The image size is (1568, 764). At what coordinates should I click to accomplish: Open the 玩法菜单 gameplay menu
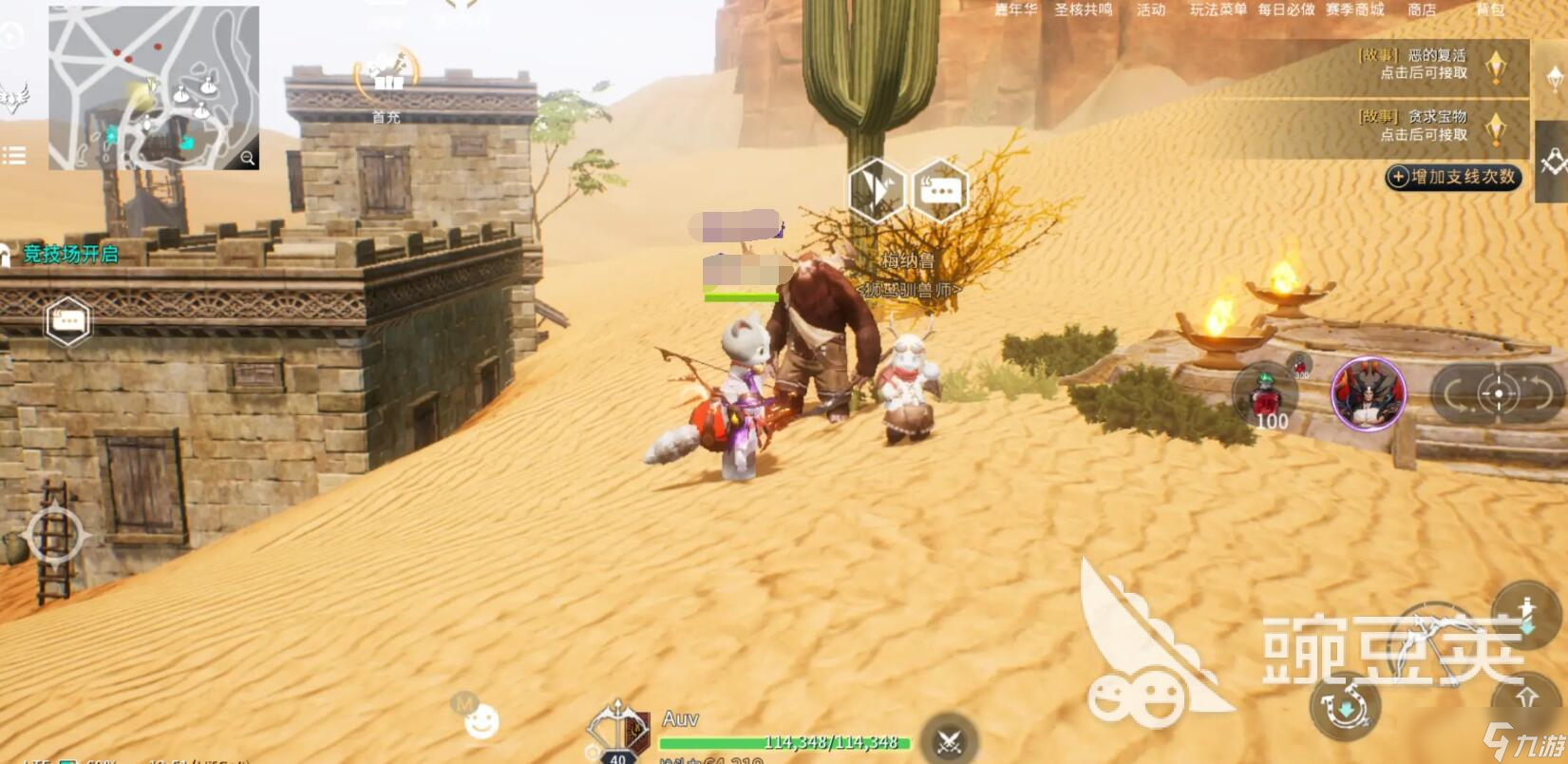1218,10
